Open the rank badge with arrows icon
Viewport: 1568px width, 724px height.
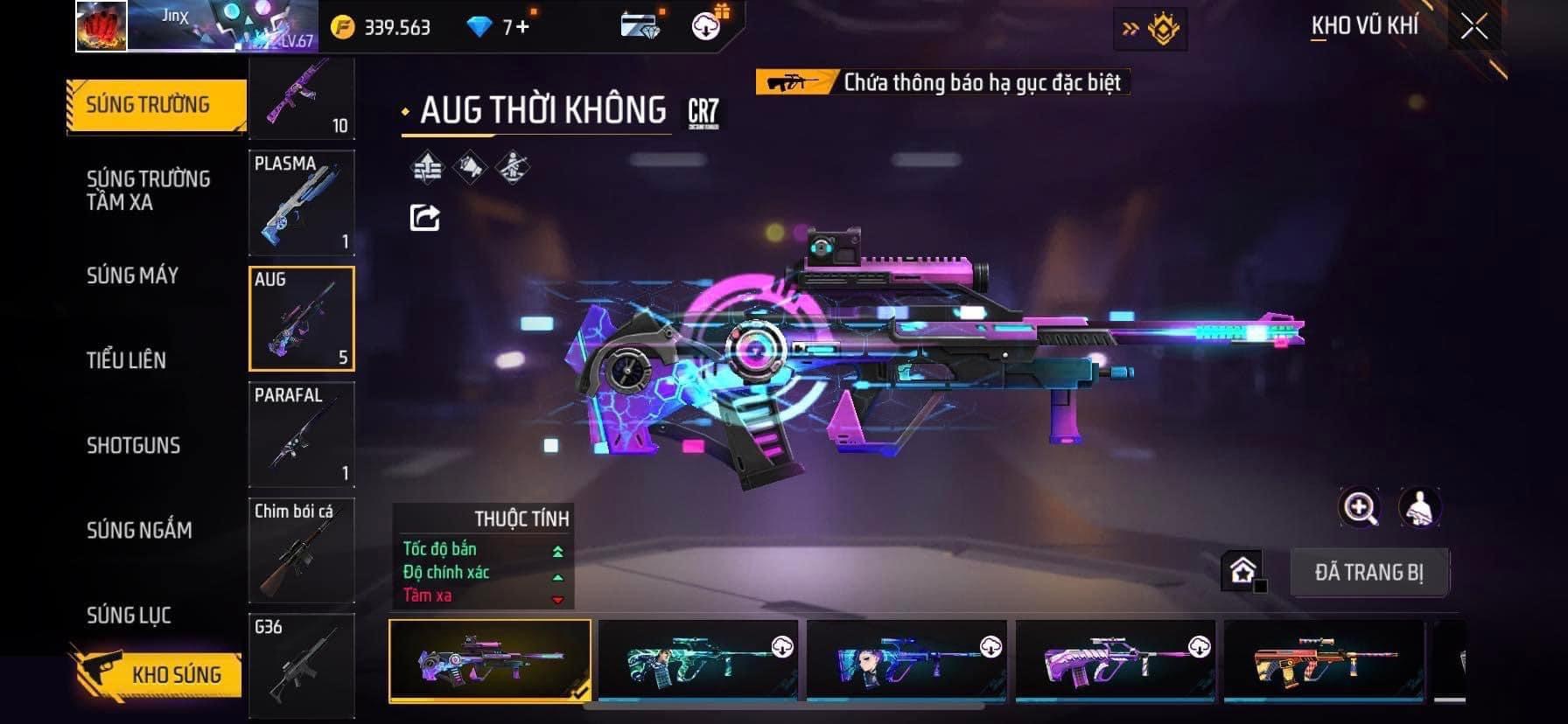pyautogui.click(x=1151, y=29)
